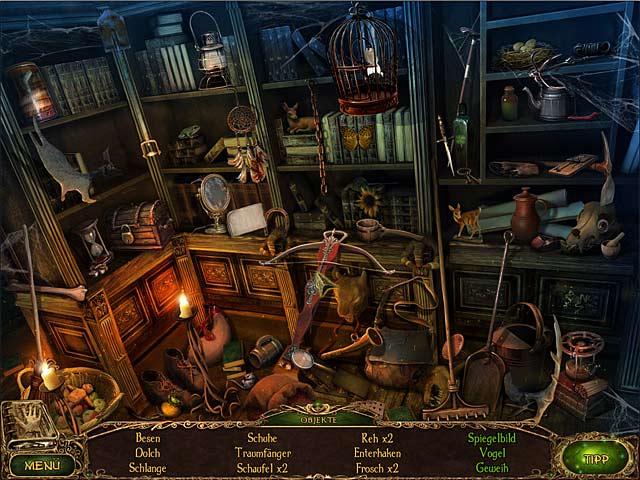Open the MENÜ button
Screen dimensions: 640x480
42,464
